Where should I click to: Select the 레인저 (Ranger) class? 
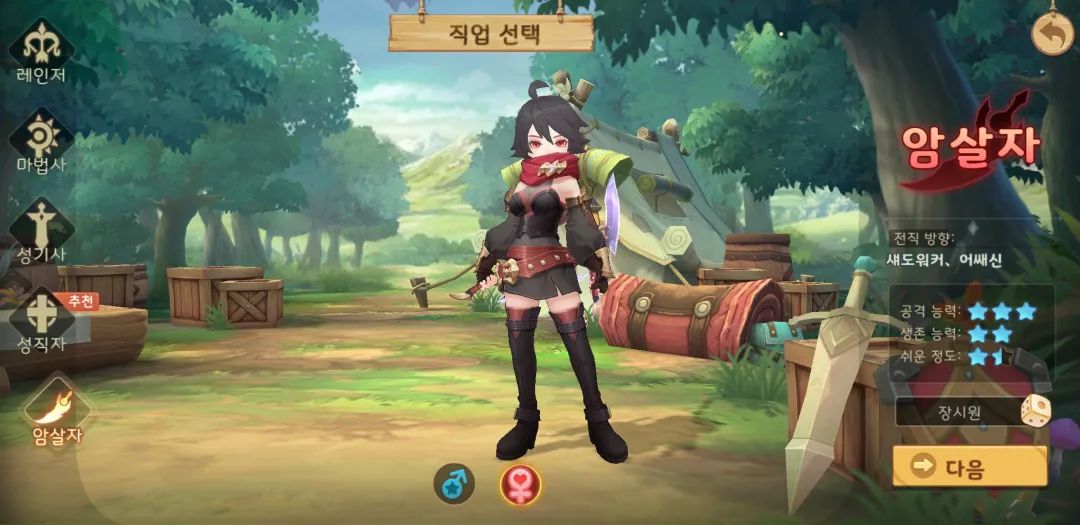[41, 48]
